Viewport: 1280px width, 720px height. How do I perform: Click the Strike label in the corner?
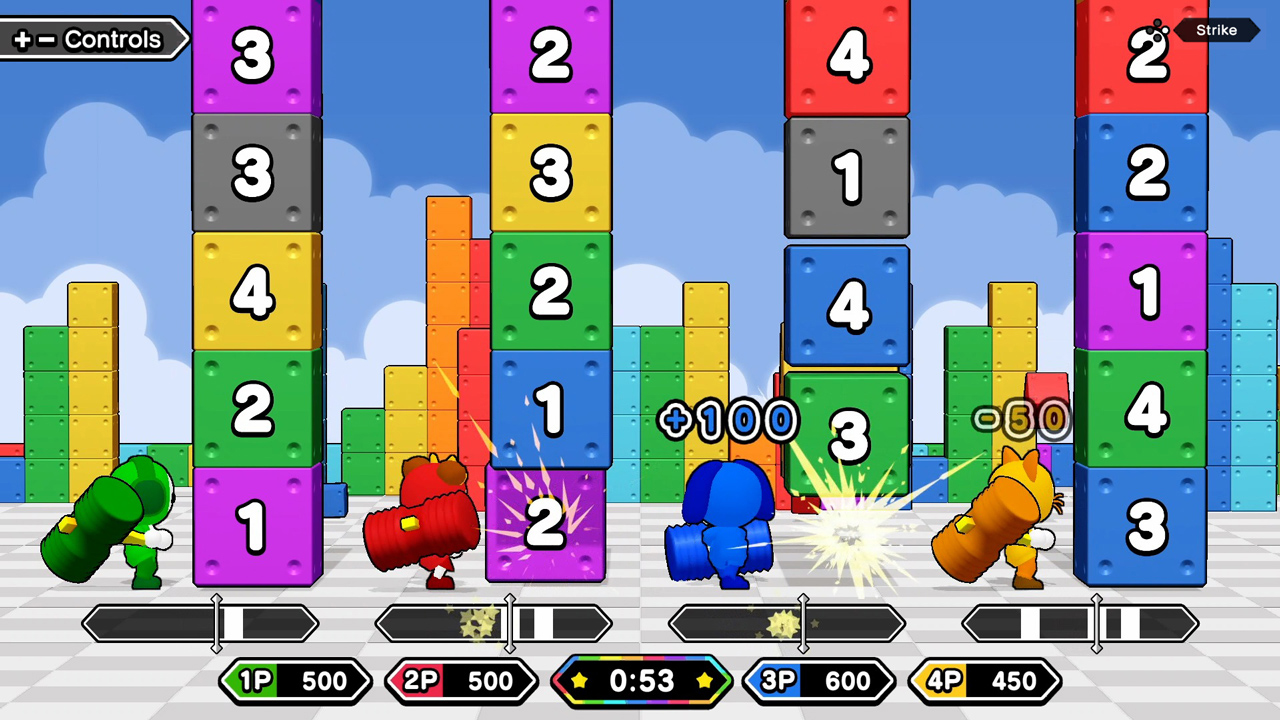pos(1216,30)
